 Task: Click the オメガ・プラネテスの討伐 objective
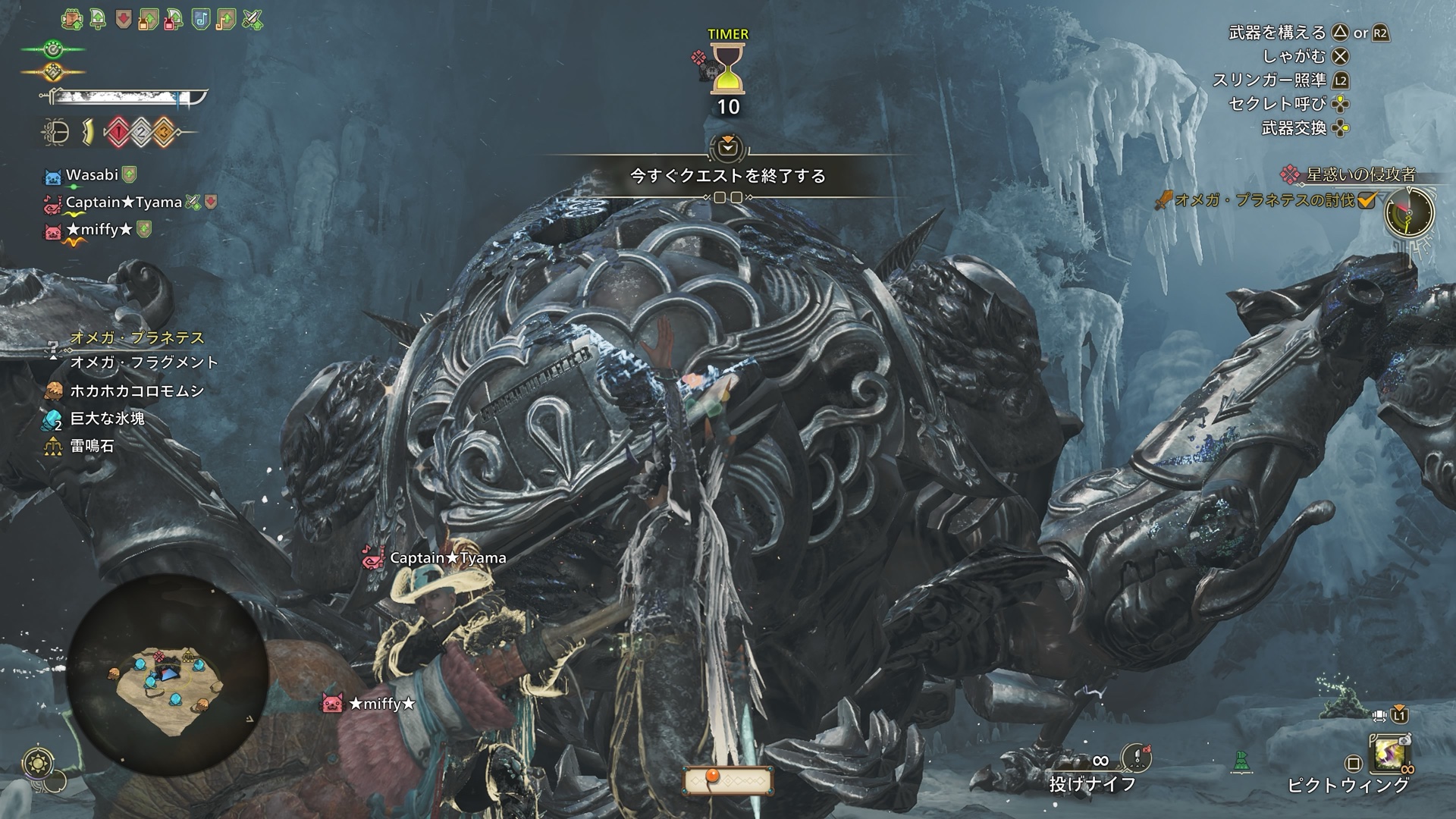tap(1264, 201)
